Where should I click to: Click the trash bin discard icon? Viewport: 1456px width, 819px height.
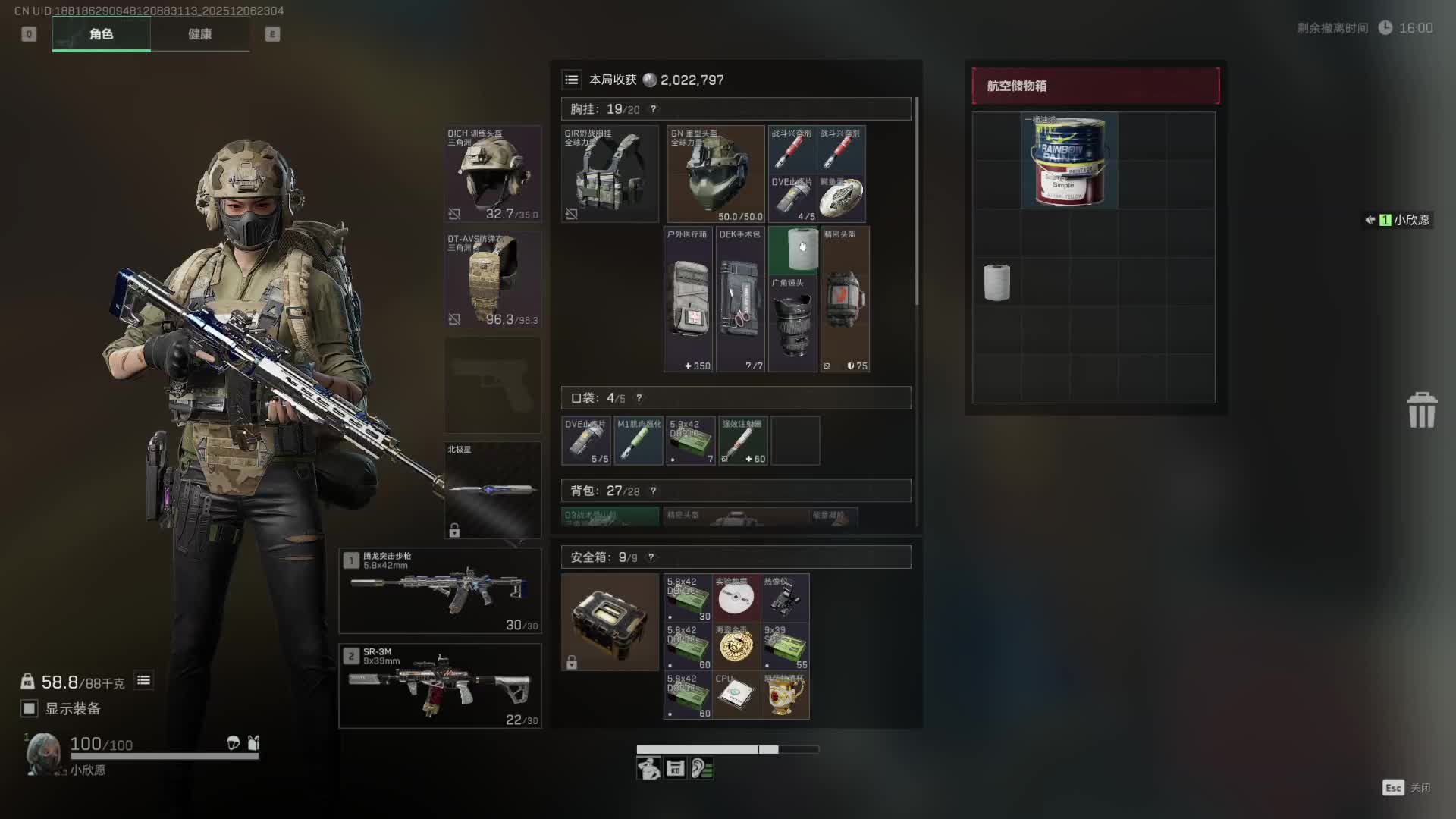[x=1422, y=410]
